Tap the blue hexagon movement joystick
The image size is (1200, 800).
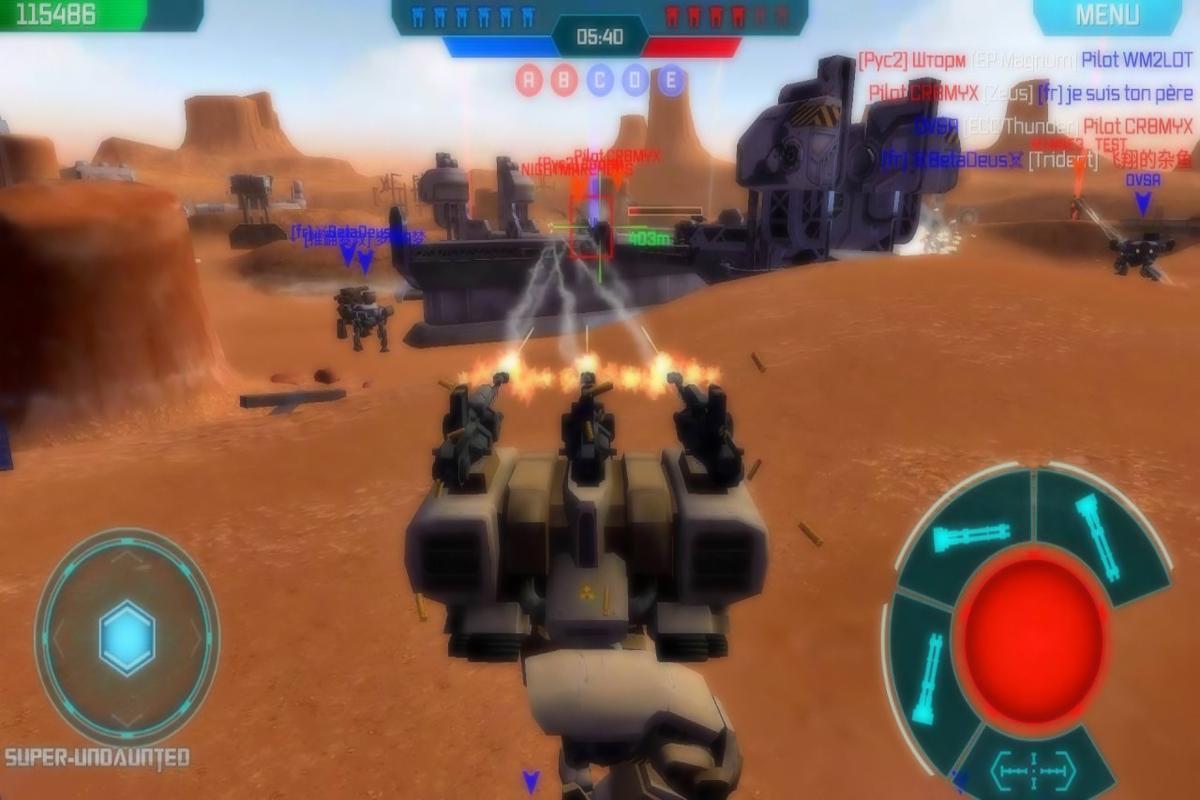pos(127,637)
